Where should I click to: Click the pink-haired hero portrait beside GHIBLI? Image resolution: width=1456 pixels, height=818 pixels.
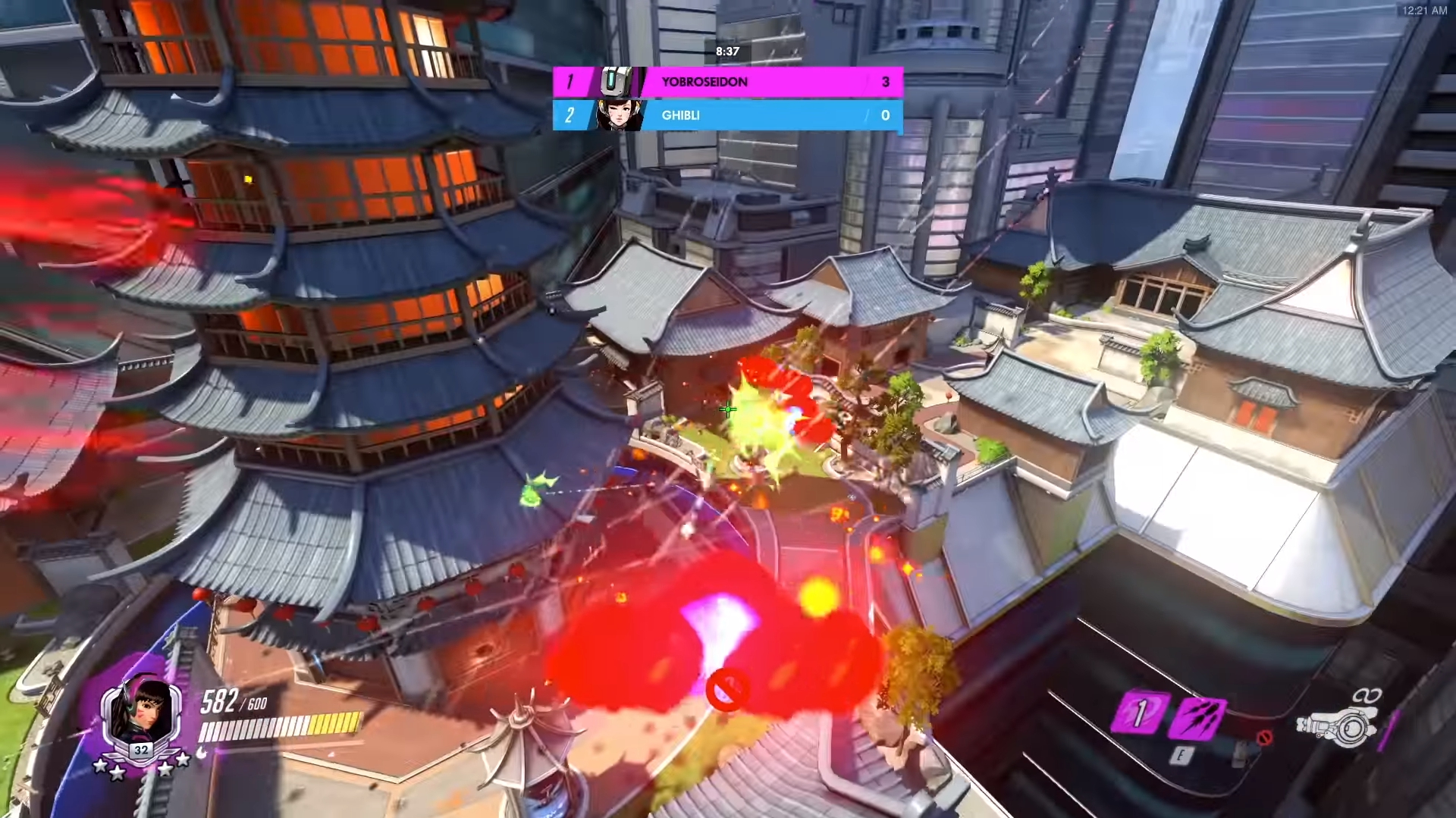point(620,115)
